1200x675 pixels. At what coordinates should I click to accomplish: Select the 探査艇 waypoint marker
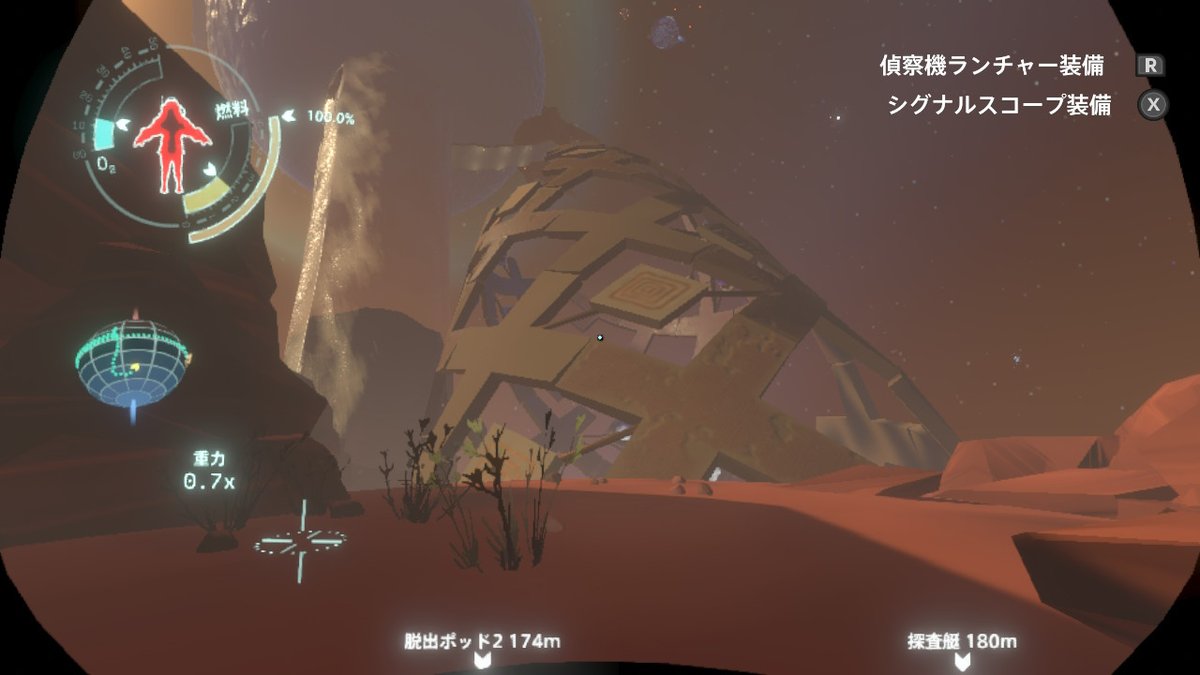[961, 661]
